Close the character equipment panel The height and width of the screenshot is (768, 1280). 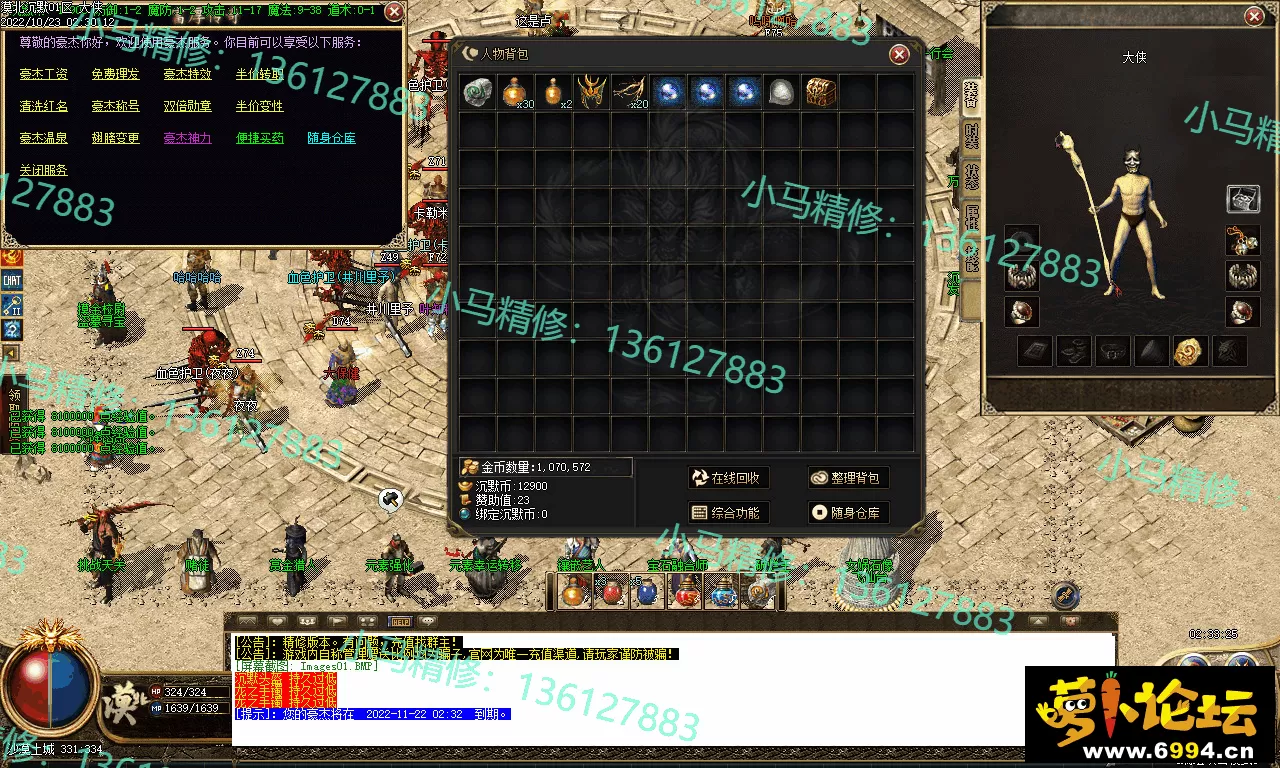coord(1254,16)
